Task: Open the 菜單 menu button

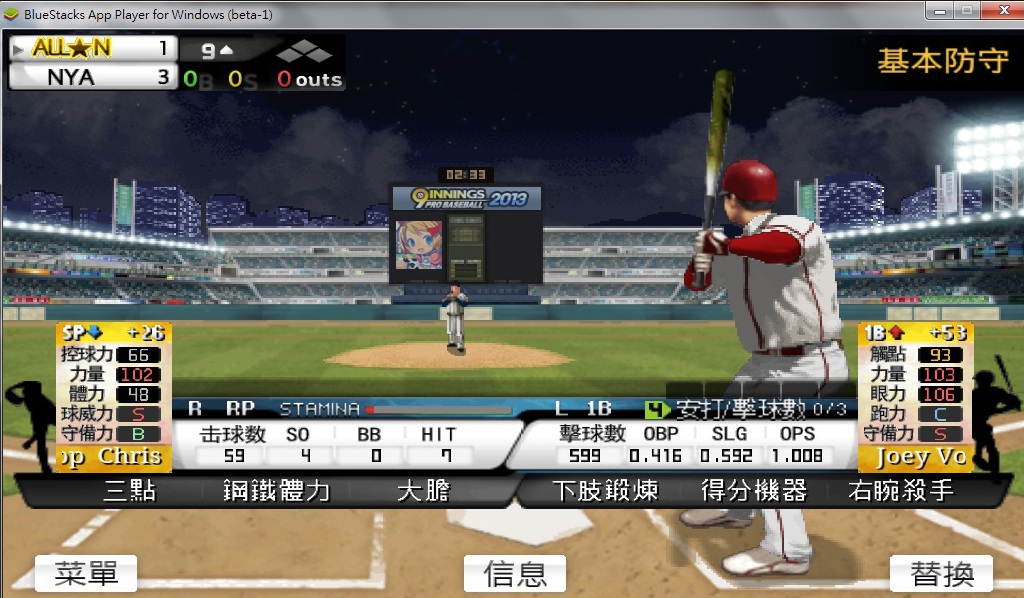Action: pos(86,573)
